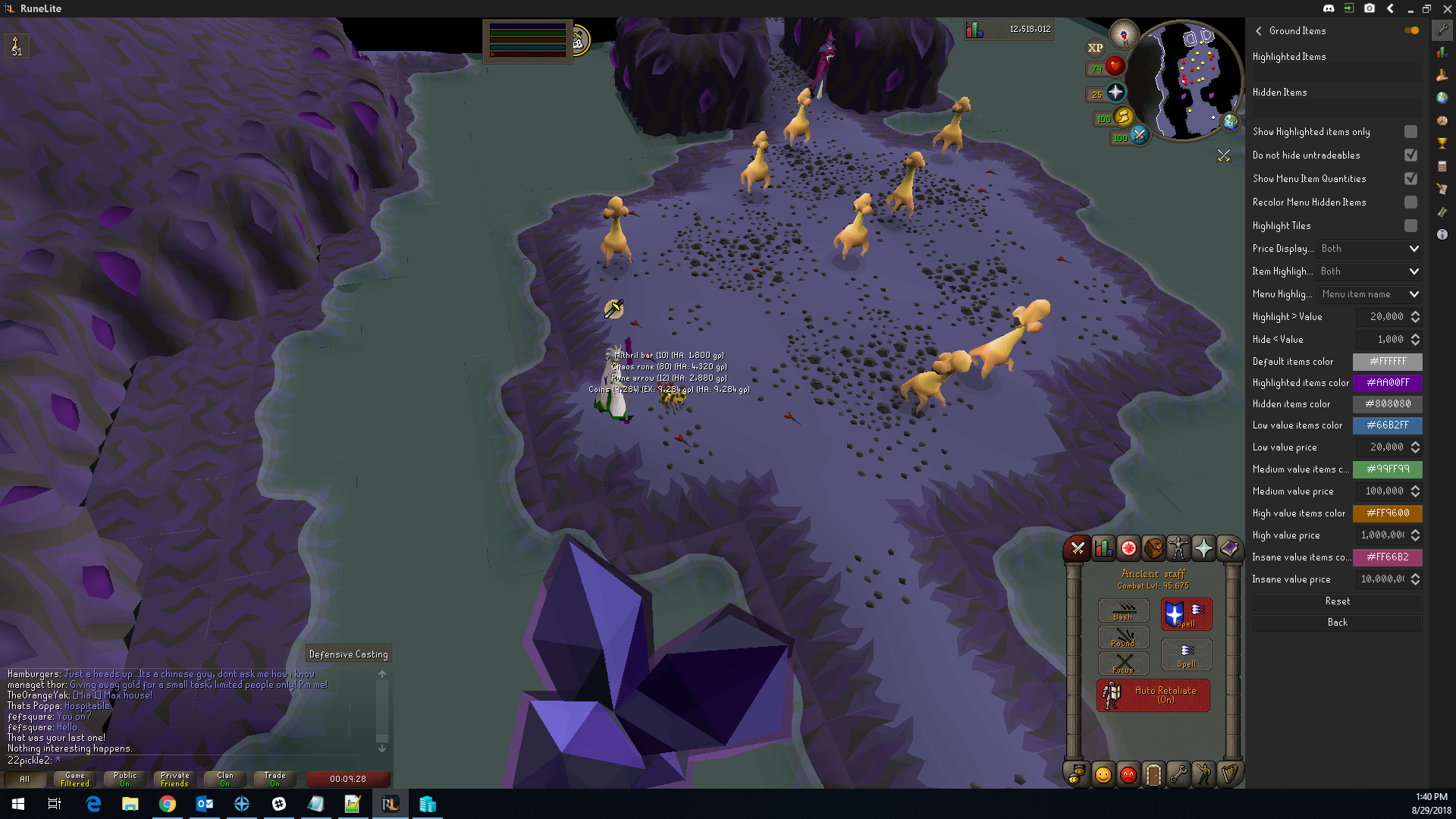1456x819 pixels.
Task: Select the Worn Equipment armor tab icon
Action: click(1178, 548)
